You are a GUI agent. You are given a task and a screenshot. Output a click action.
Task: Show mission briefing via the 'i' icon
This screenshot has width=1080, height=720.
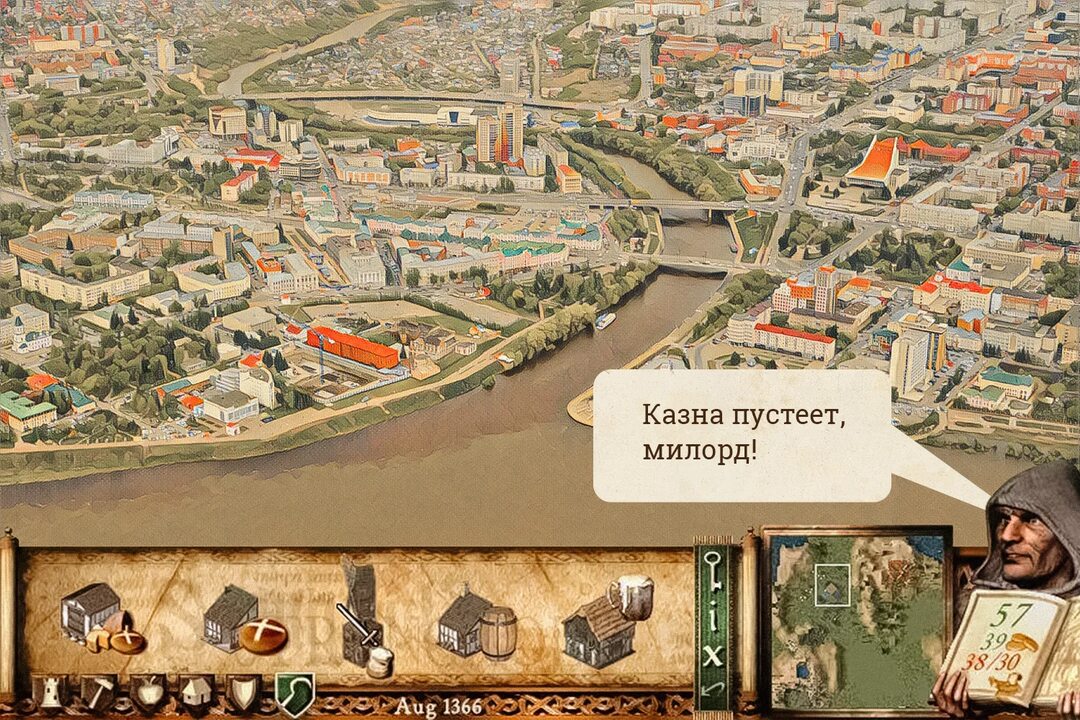[712, 621]
